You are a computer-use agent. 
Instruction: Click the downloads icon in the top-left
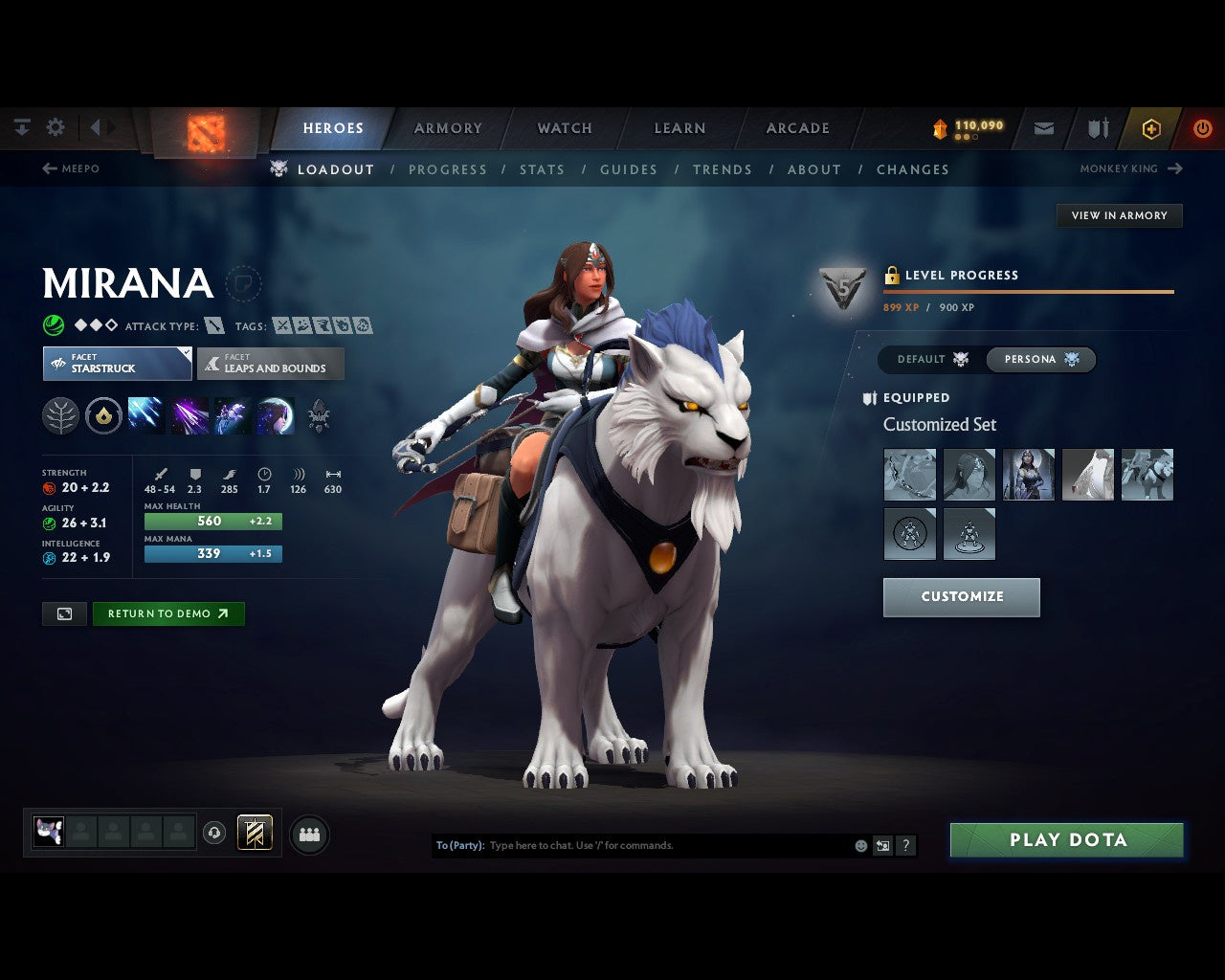click(x=21, y=126)
